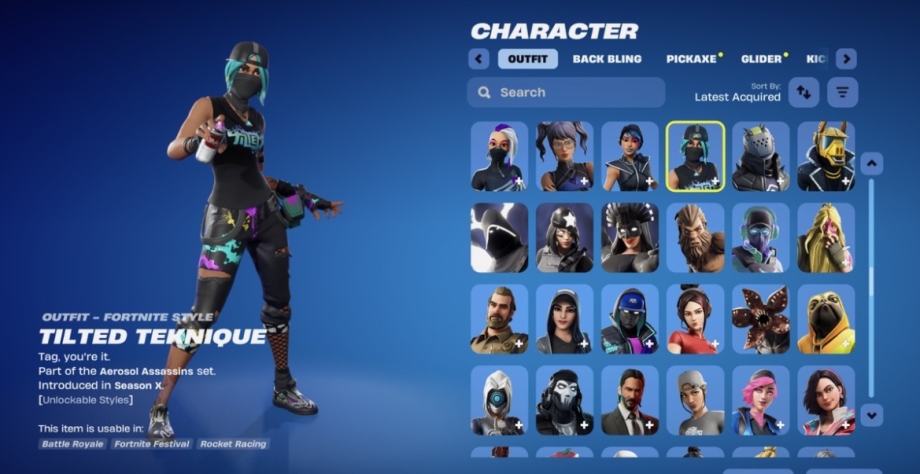Select the Glider tab

pos(762,59)
